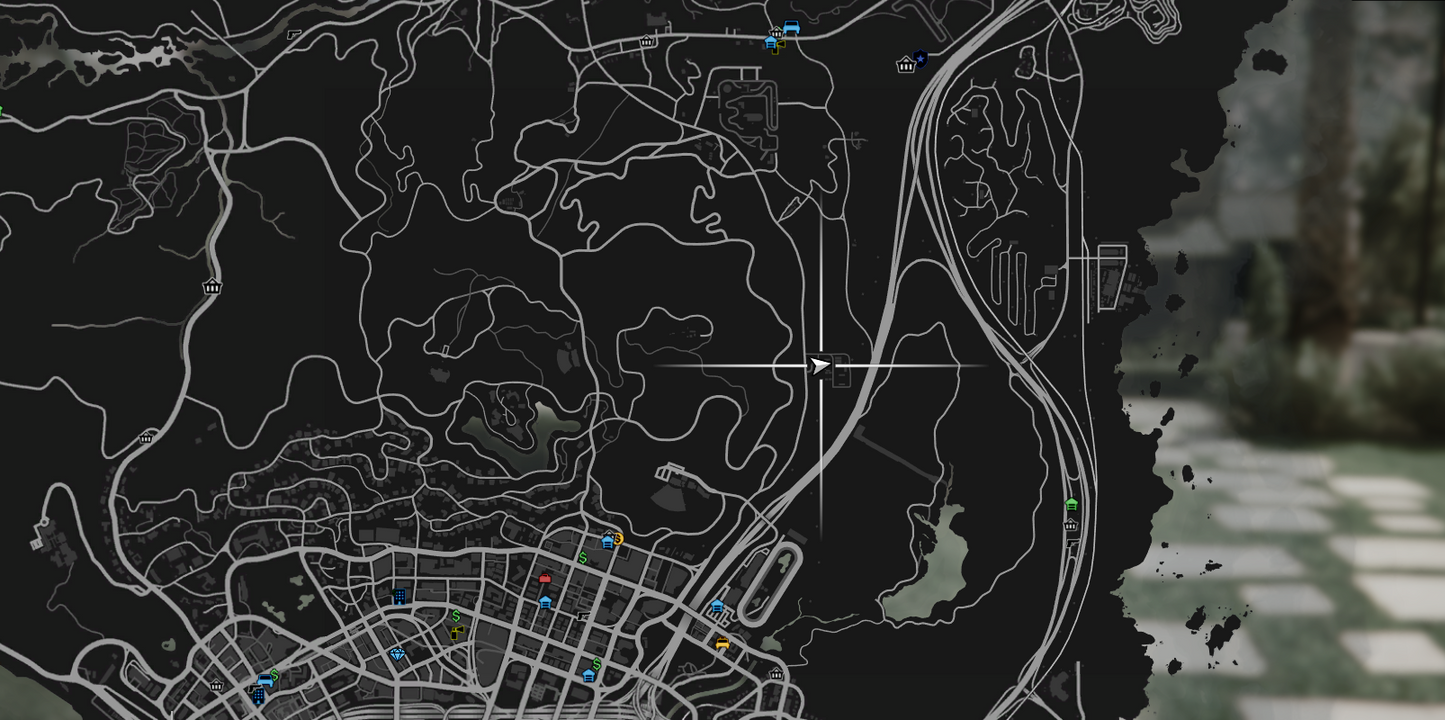Select the blue car dealership blip up north
This screenshot has height=720, width=1445.
(x=792, y=26)
